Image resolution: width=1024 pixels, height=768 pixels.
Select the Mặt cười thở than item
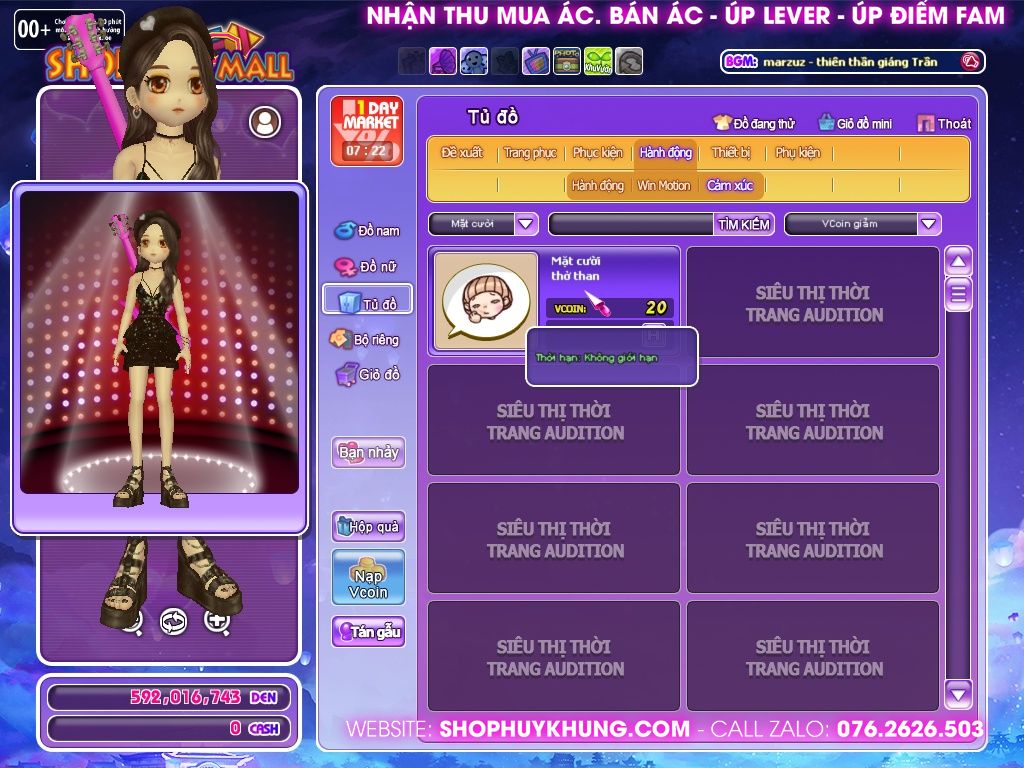coord(486,301)
